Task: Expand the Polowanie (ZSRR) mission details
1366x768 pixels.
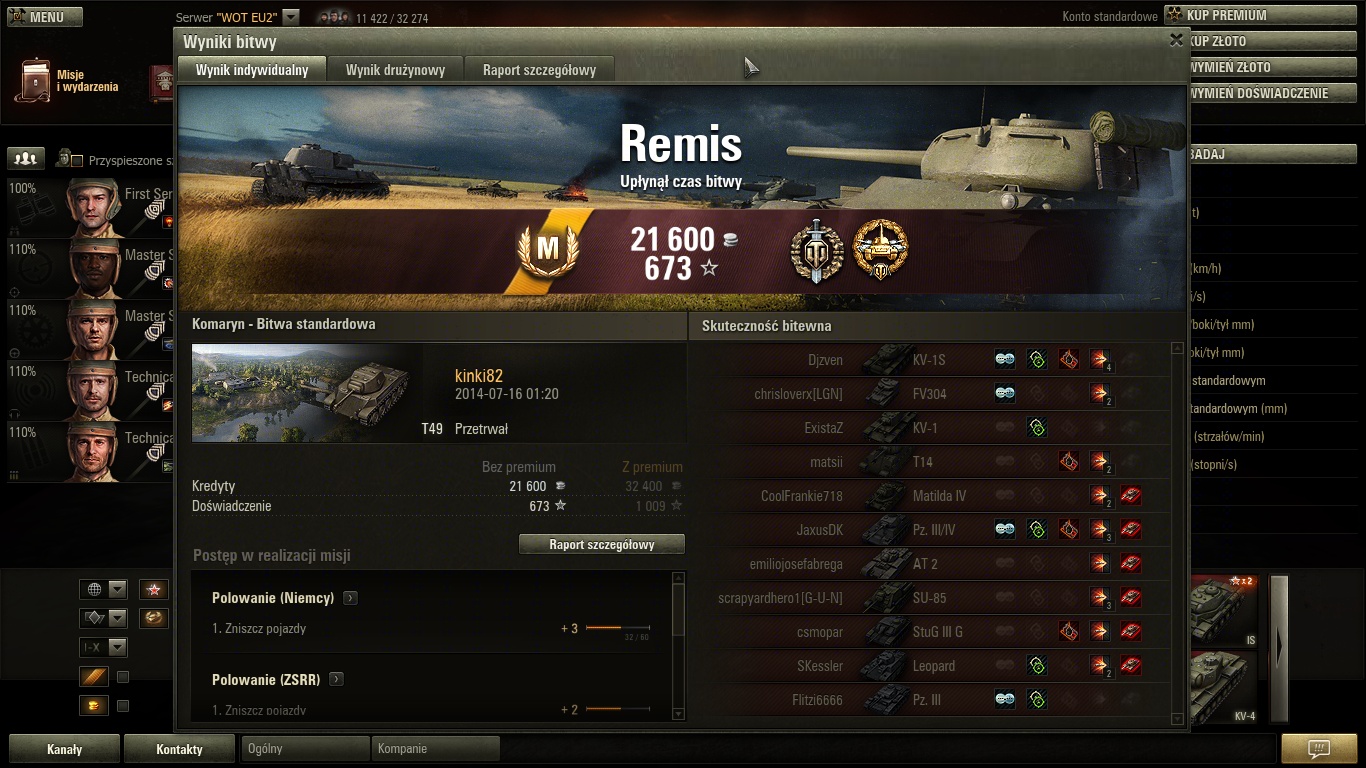Action: click(x=336, y=679)
